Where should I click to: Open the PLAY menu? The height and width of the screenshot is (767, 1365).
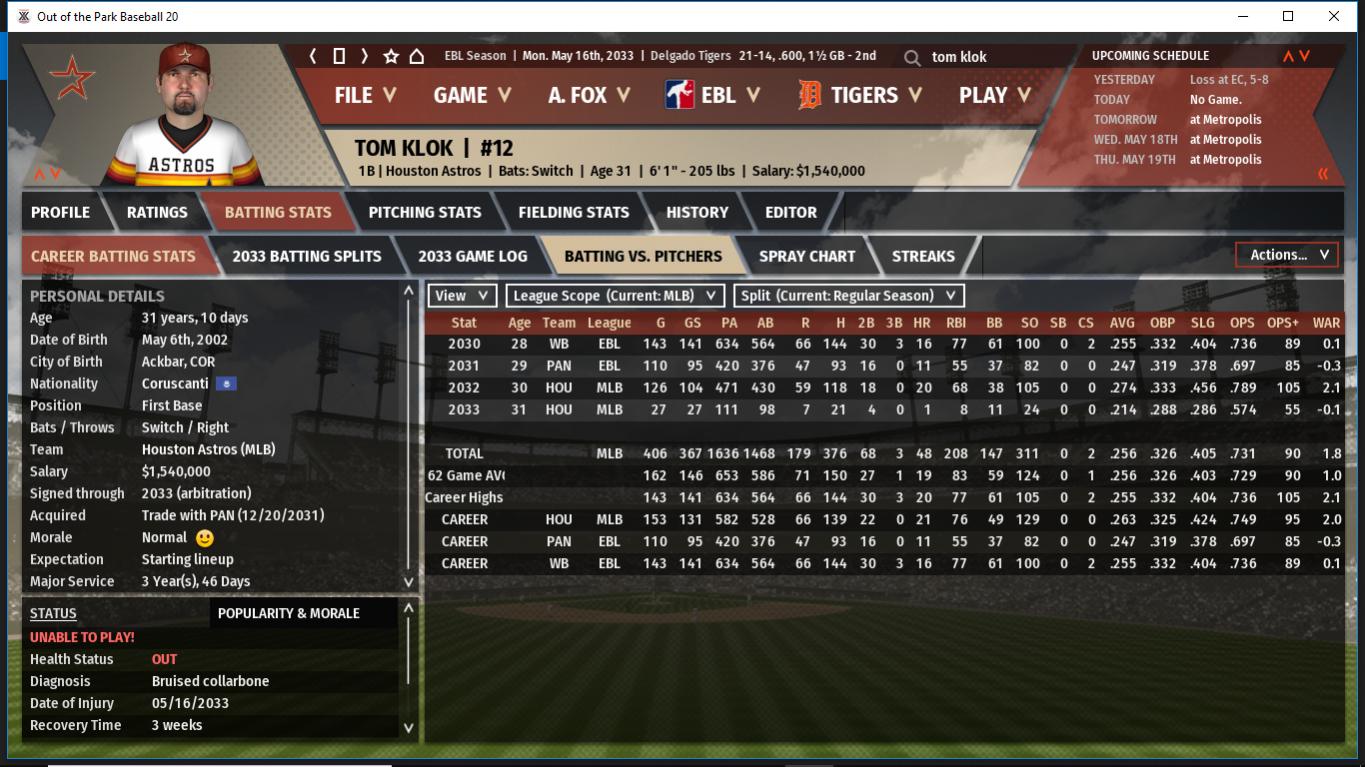tap(994, 95)
